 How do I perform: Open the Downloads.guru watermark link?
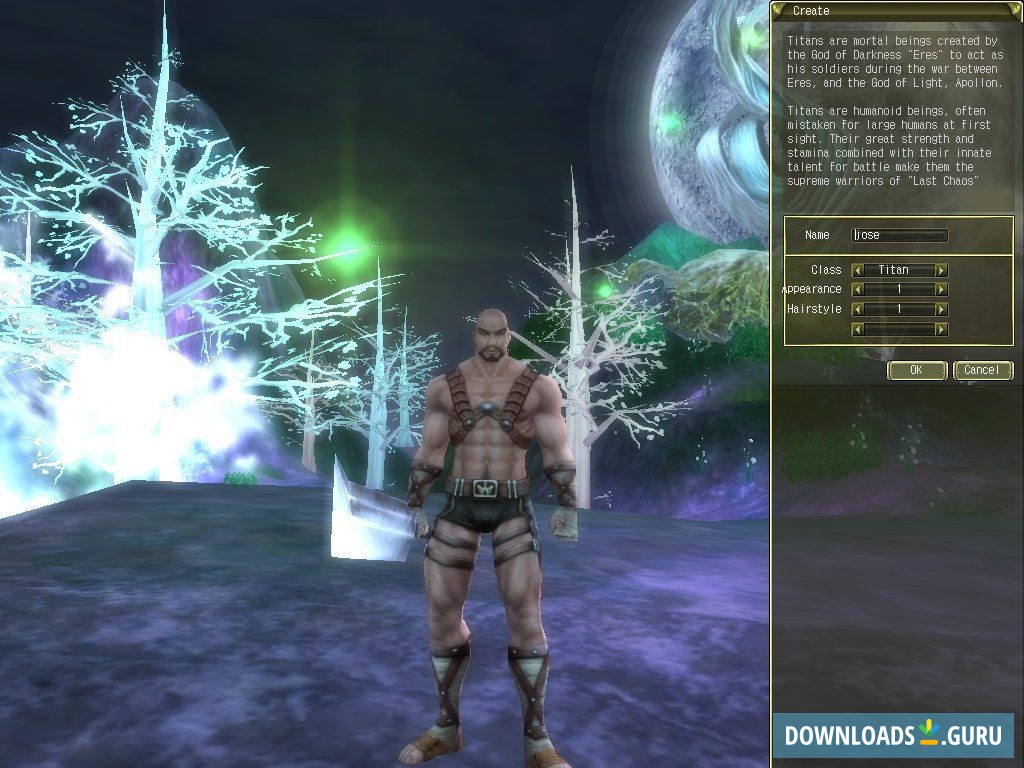point(893,735)
